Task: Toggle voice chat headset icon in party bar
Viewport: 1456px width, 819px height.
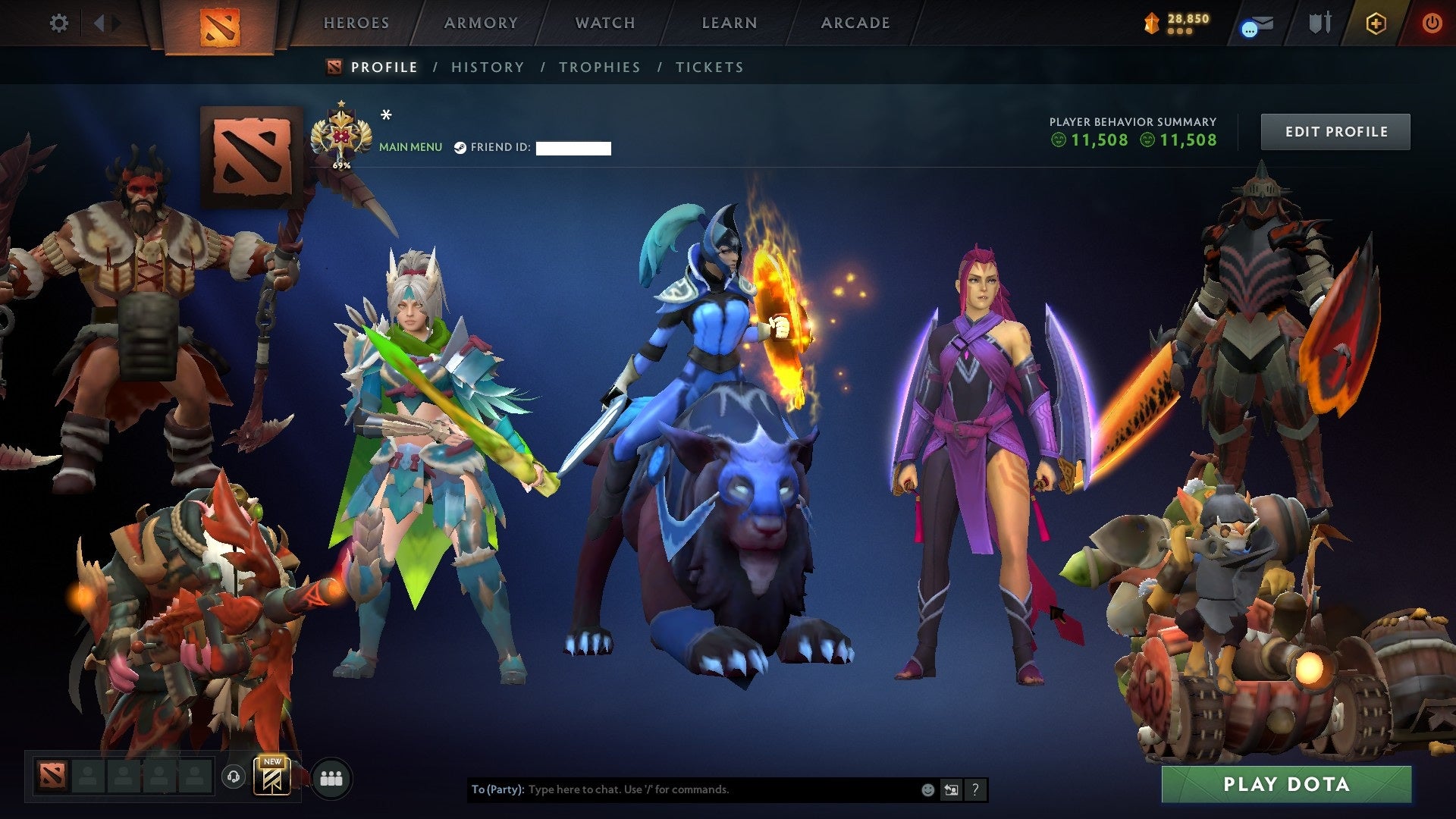Action: click(x=234, y=778)
